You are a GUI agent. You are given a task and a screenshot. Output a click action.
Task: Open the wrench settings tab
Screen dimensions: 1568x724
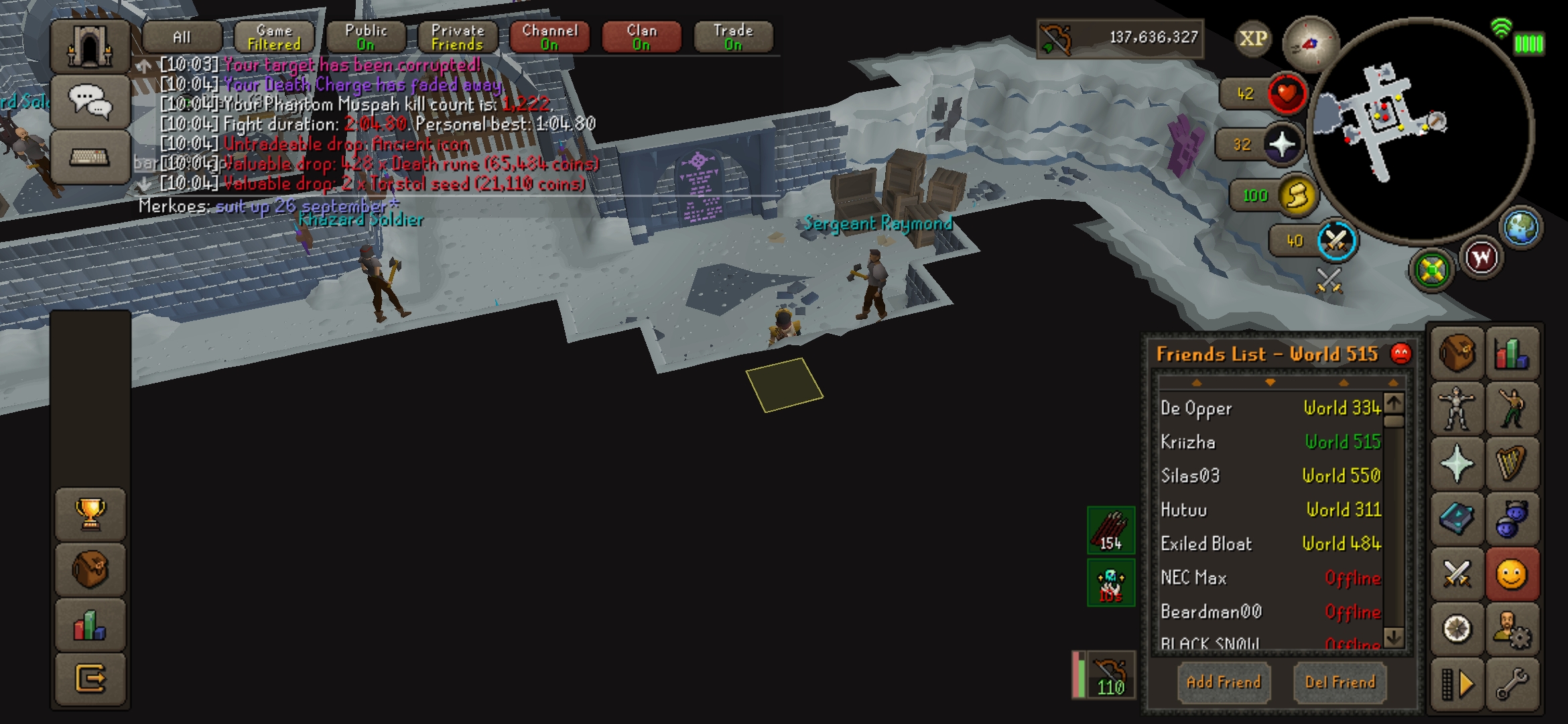(x=1512, y=684)
